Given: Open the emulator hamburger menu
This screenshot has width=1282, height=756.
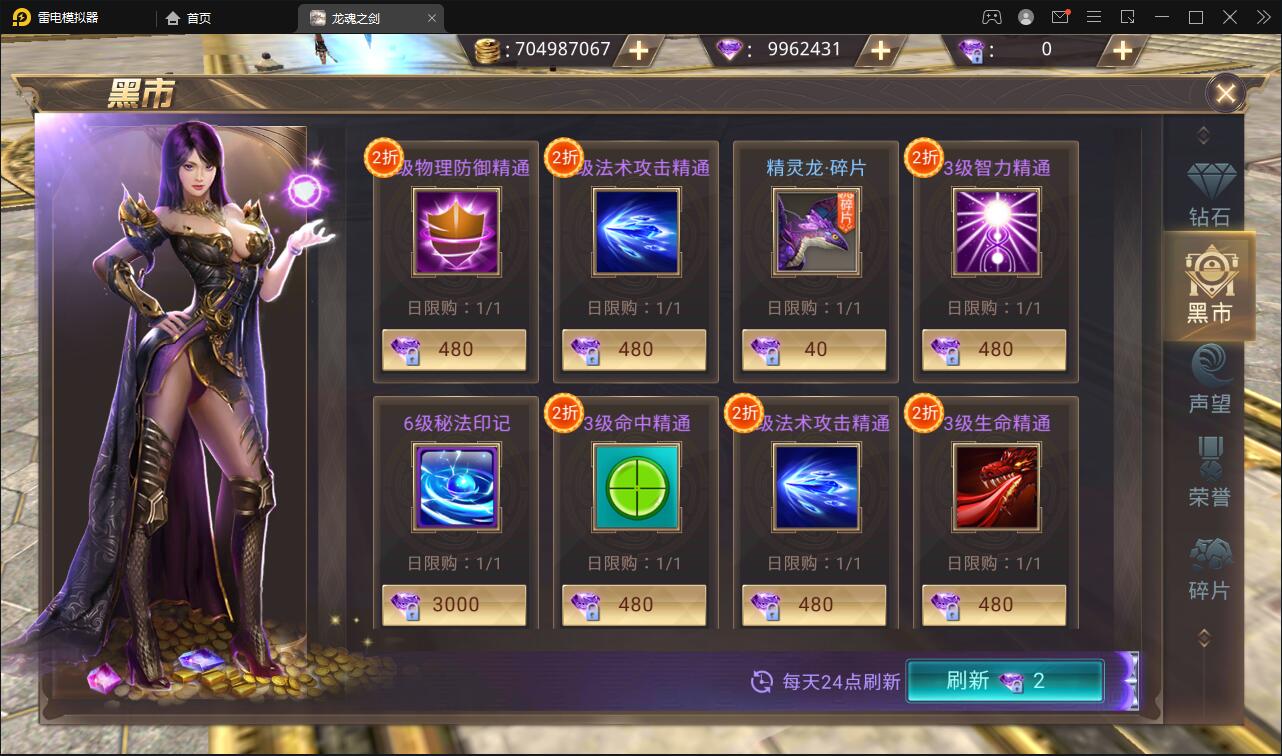Looking at the screenshot, I should tap(1094, 17).
